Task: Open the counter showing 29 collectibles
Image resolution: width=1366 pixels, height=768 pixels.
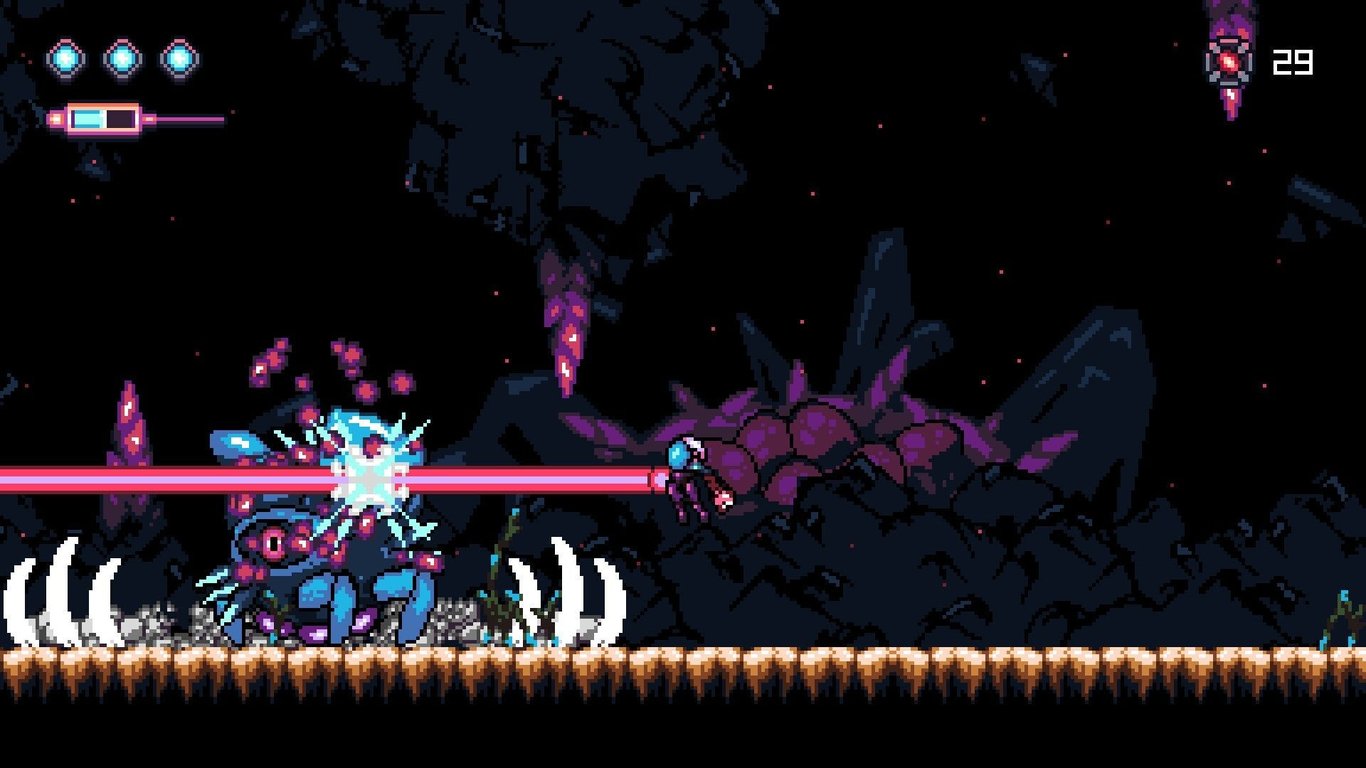Action: tap(1293, 64)
